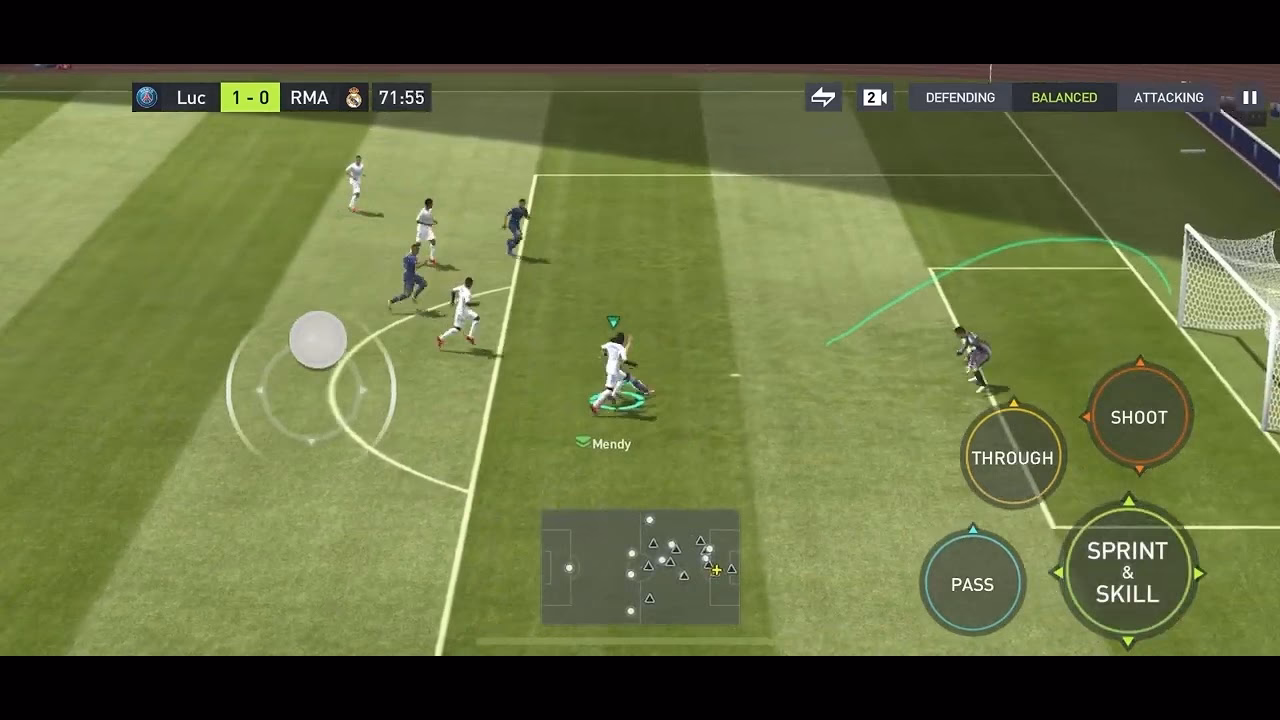1280x720 pixels.
Task: Select Mendy's green player indicator arrow
Action: point(612,322)
